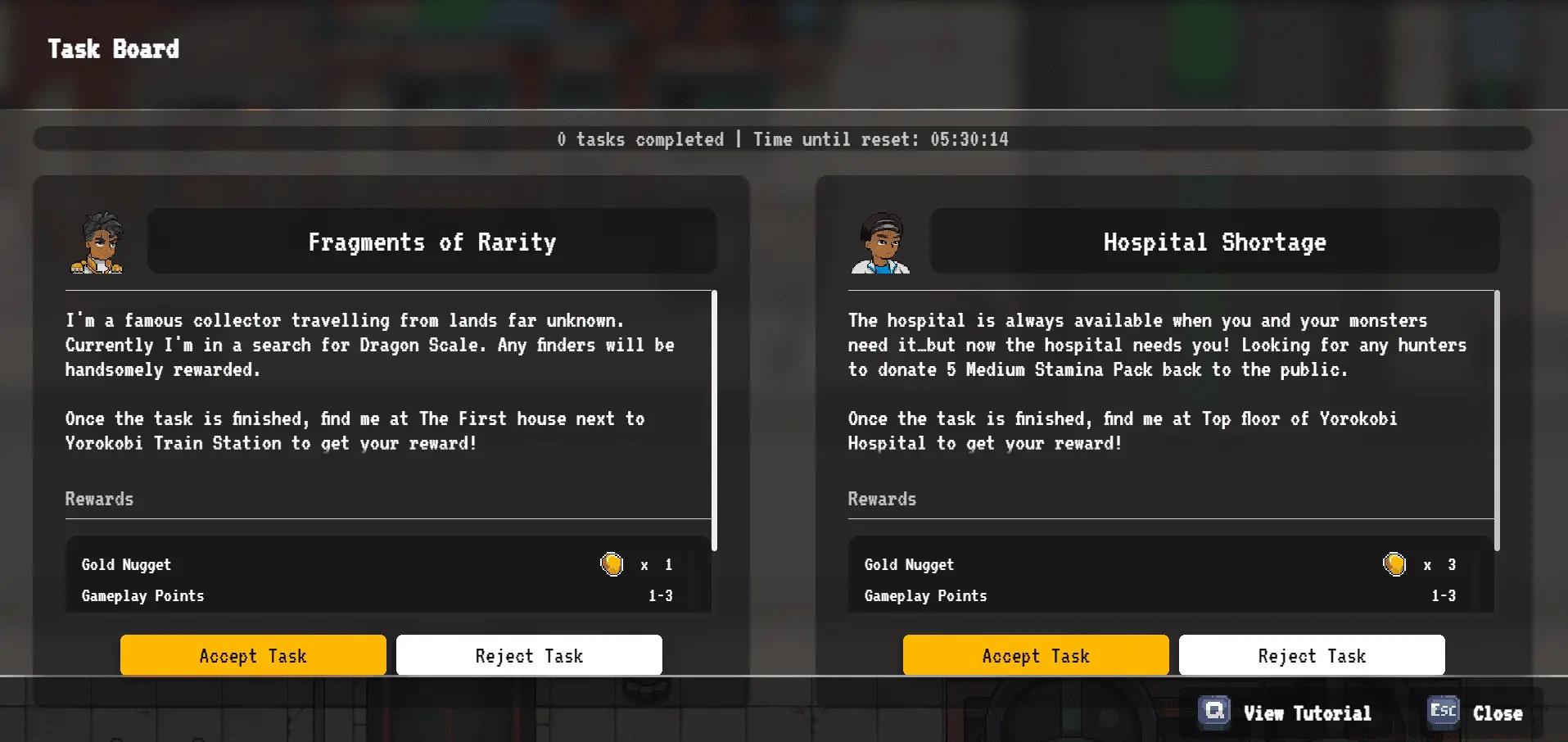This screenshot has width=1568, height=742.
Task: Click the Fragments of Rarity description scrollbar
Action: click(x=714, y=420)
